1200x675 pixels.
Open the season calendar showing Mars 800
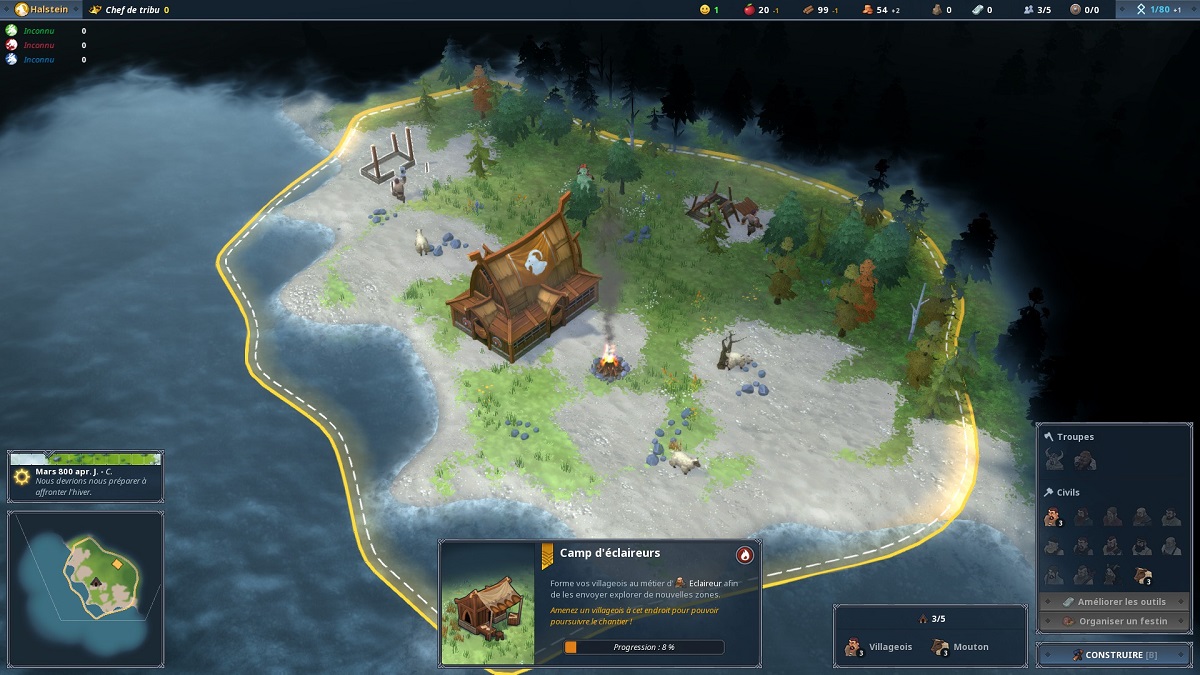point(85,475)
